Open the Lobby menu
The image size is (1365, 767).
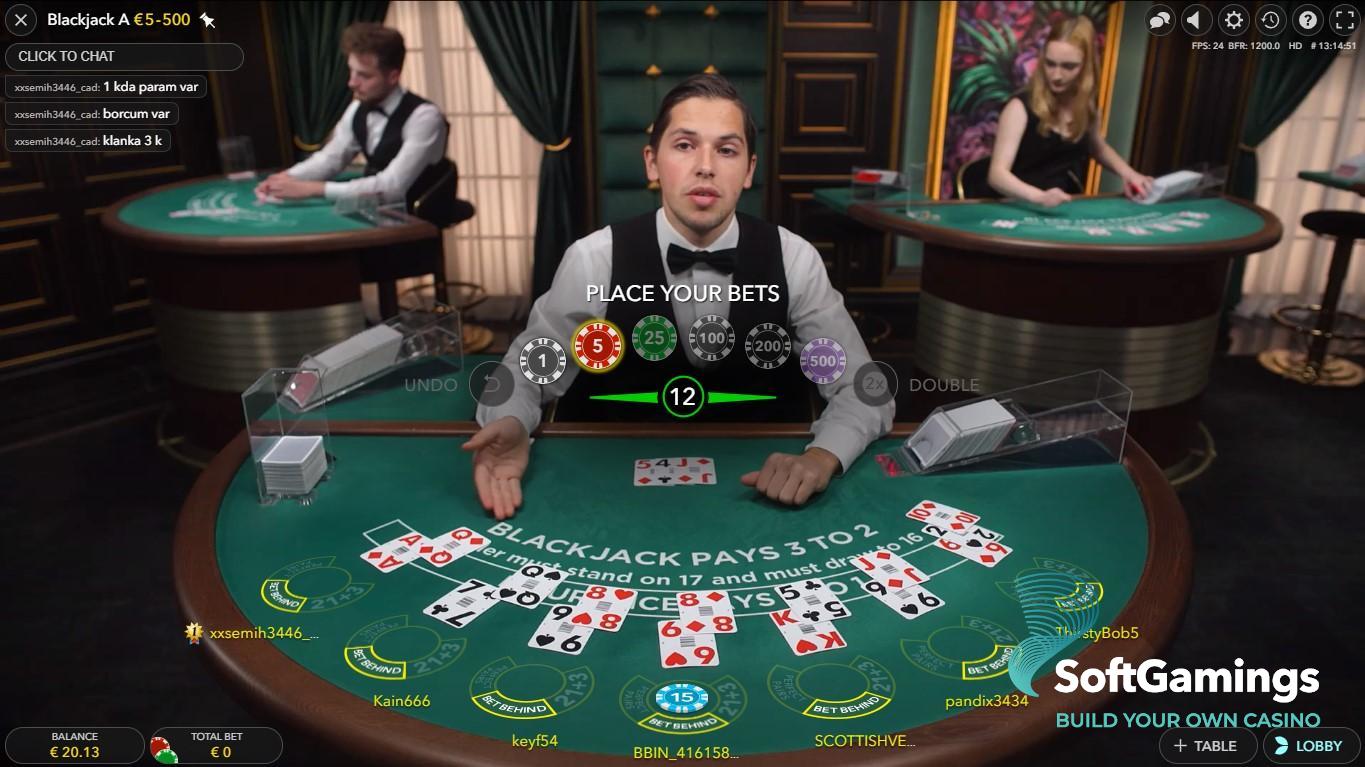click(1310, 745)
